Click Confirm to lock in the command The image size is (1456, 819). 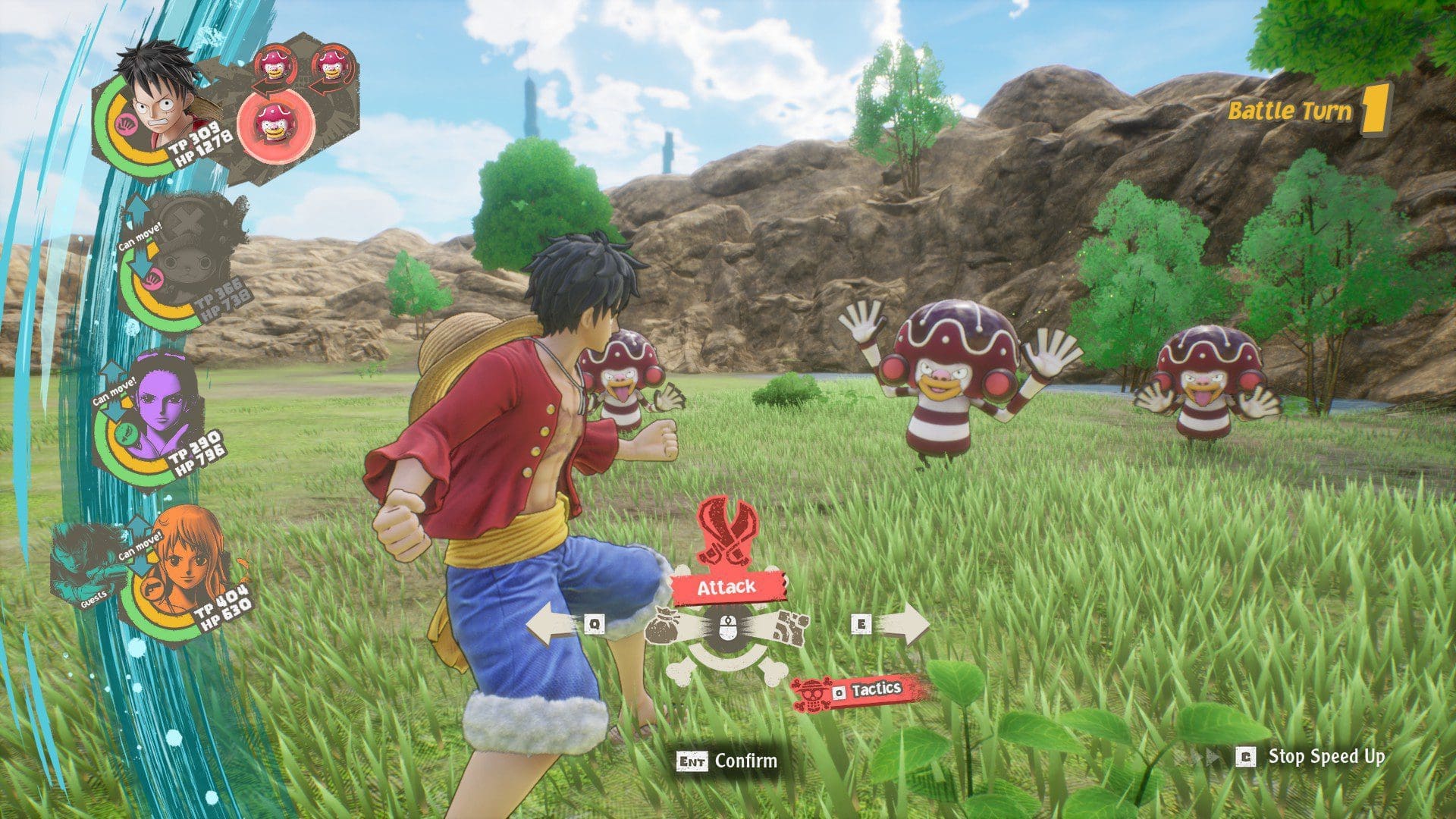728,761
